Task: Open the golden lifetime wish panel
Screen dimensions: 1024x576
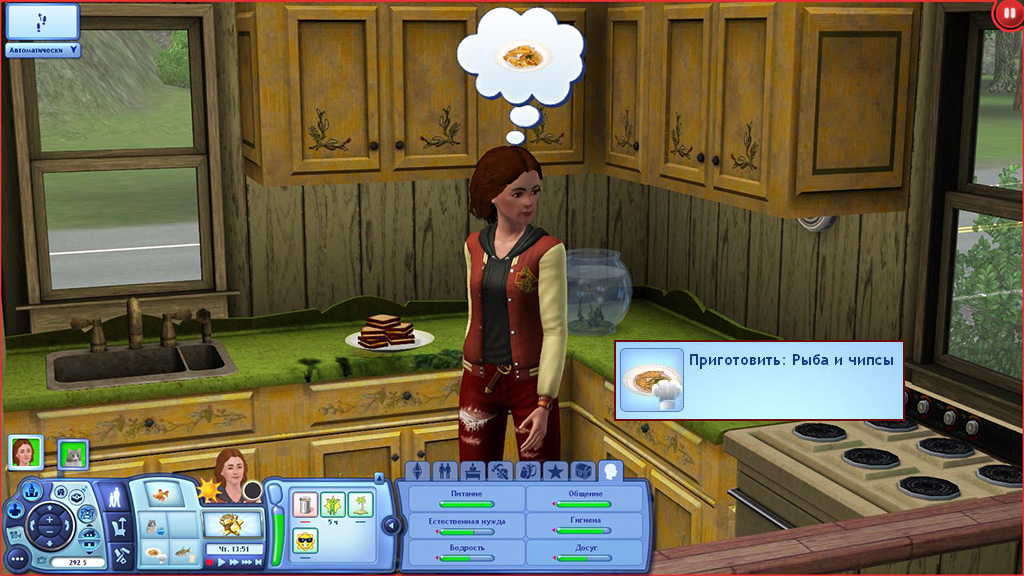Action: pos(232,523)
